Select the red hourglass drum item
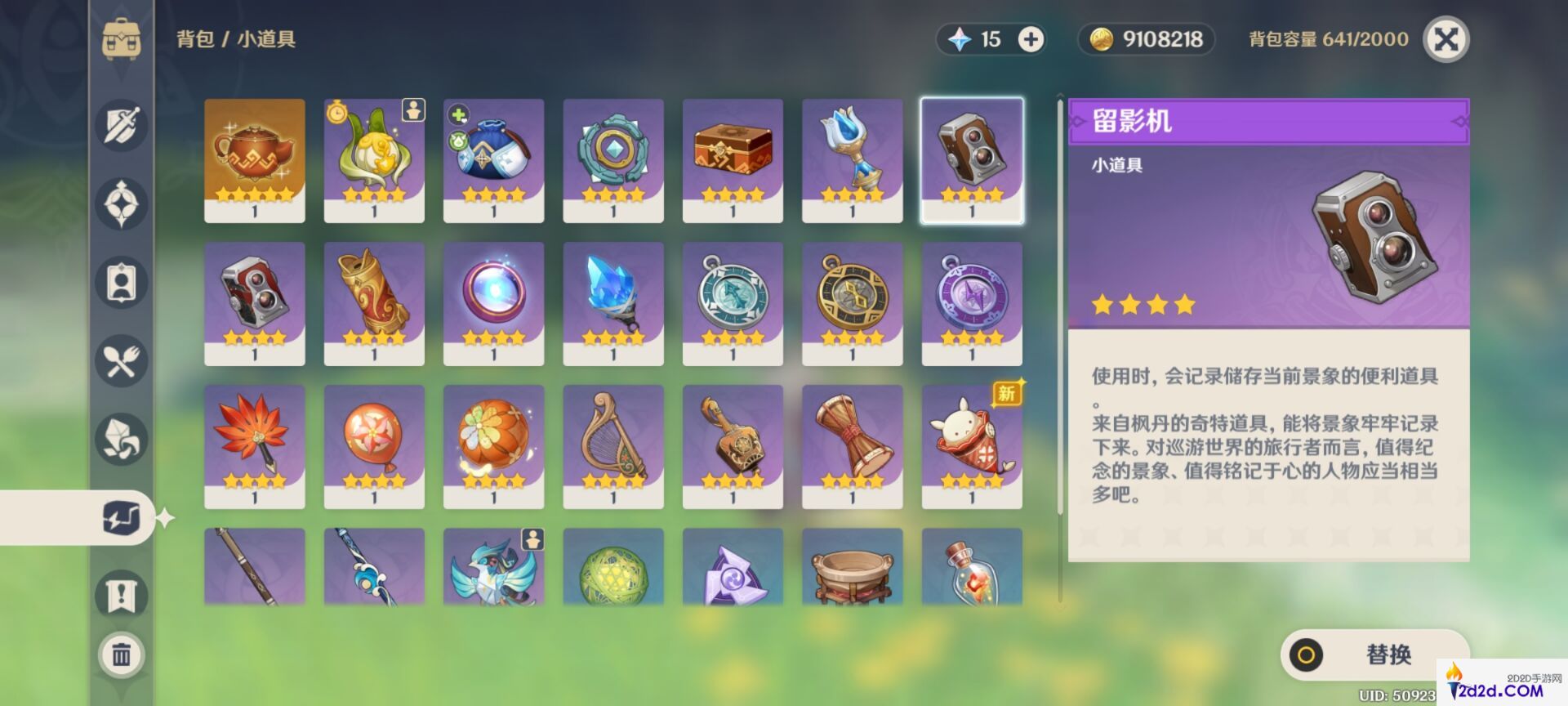This screenshot has width=1568, height=706. coord(852,446)
